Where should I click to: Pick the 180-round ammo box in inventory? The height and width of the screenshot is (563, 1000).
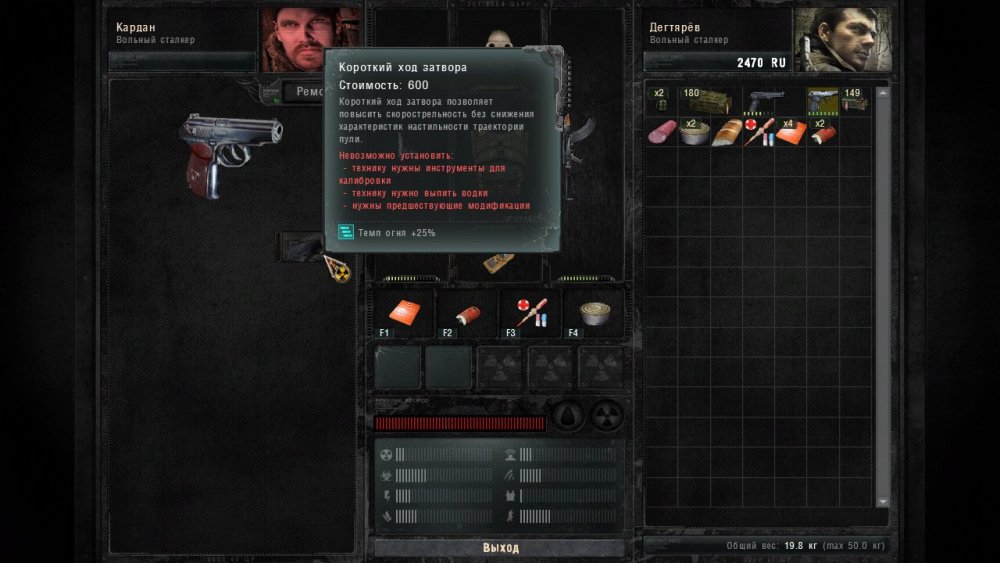[x=706, y=102]
